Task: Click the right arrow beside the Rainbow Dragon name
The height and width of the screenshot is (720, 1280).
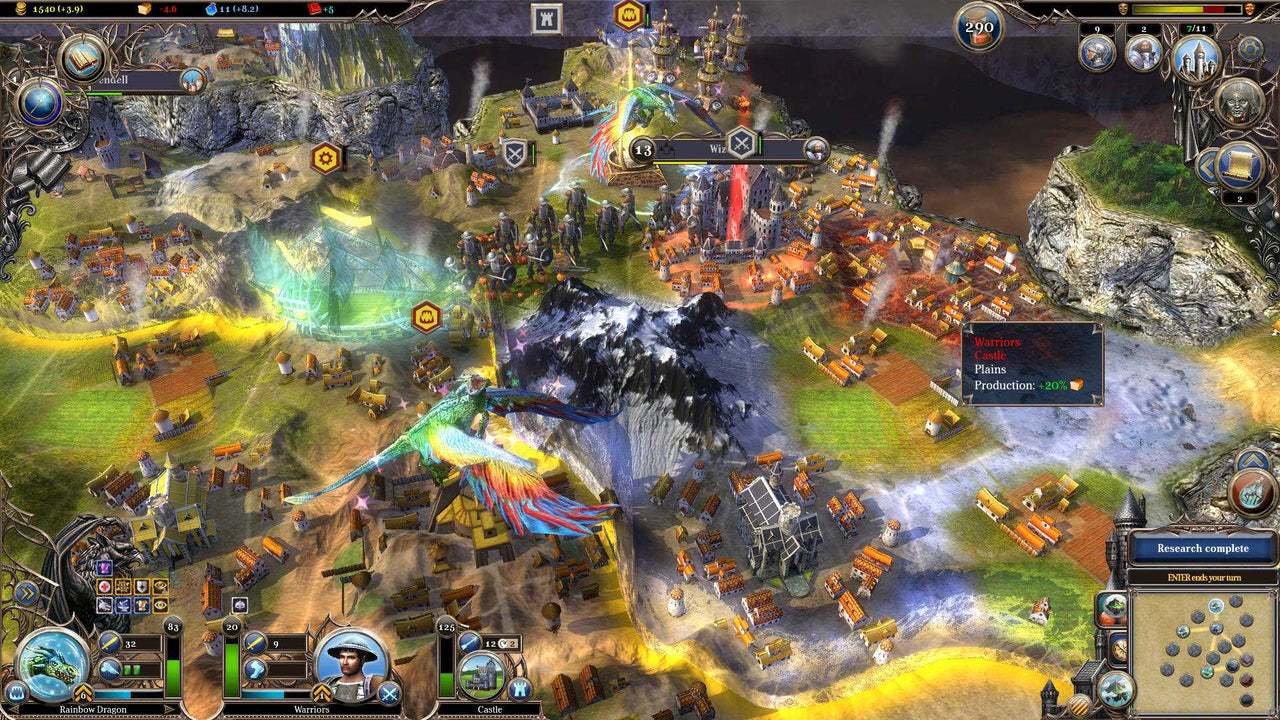Action: [170, 709]
